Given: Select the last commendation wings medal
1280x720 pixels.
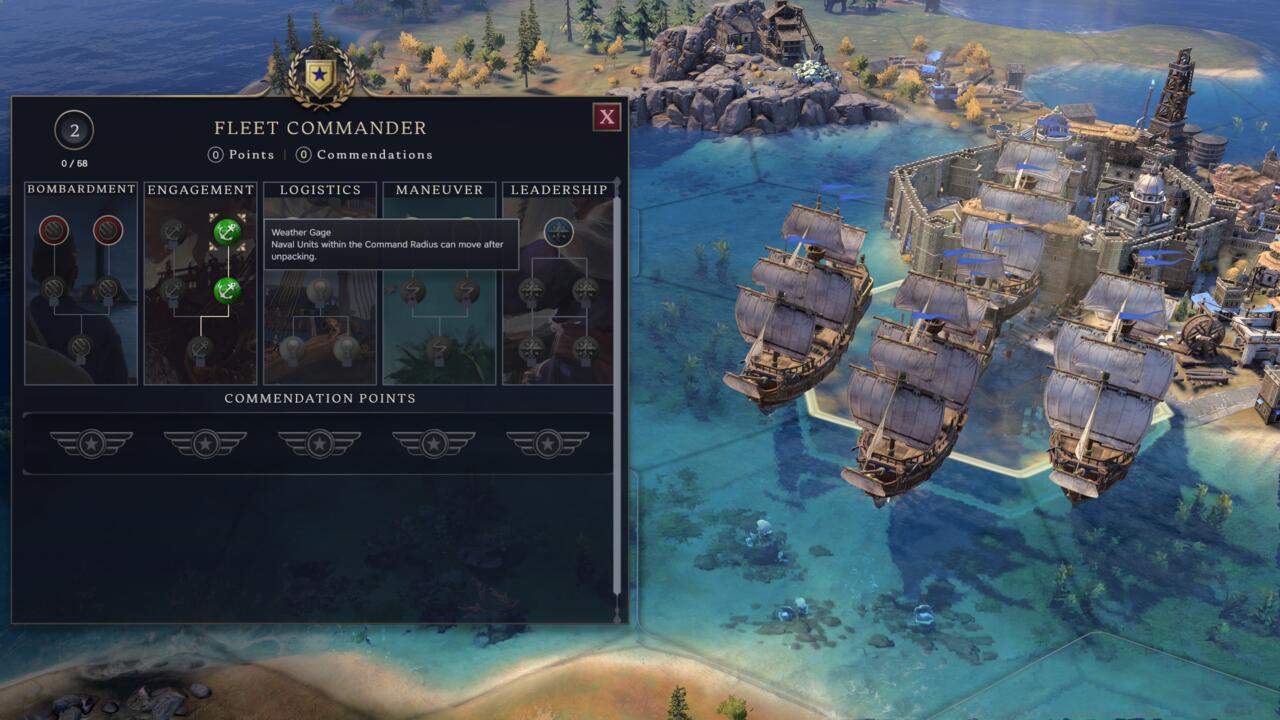Looking at the screenshot, I should 547,440.
